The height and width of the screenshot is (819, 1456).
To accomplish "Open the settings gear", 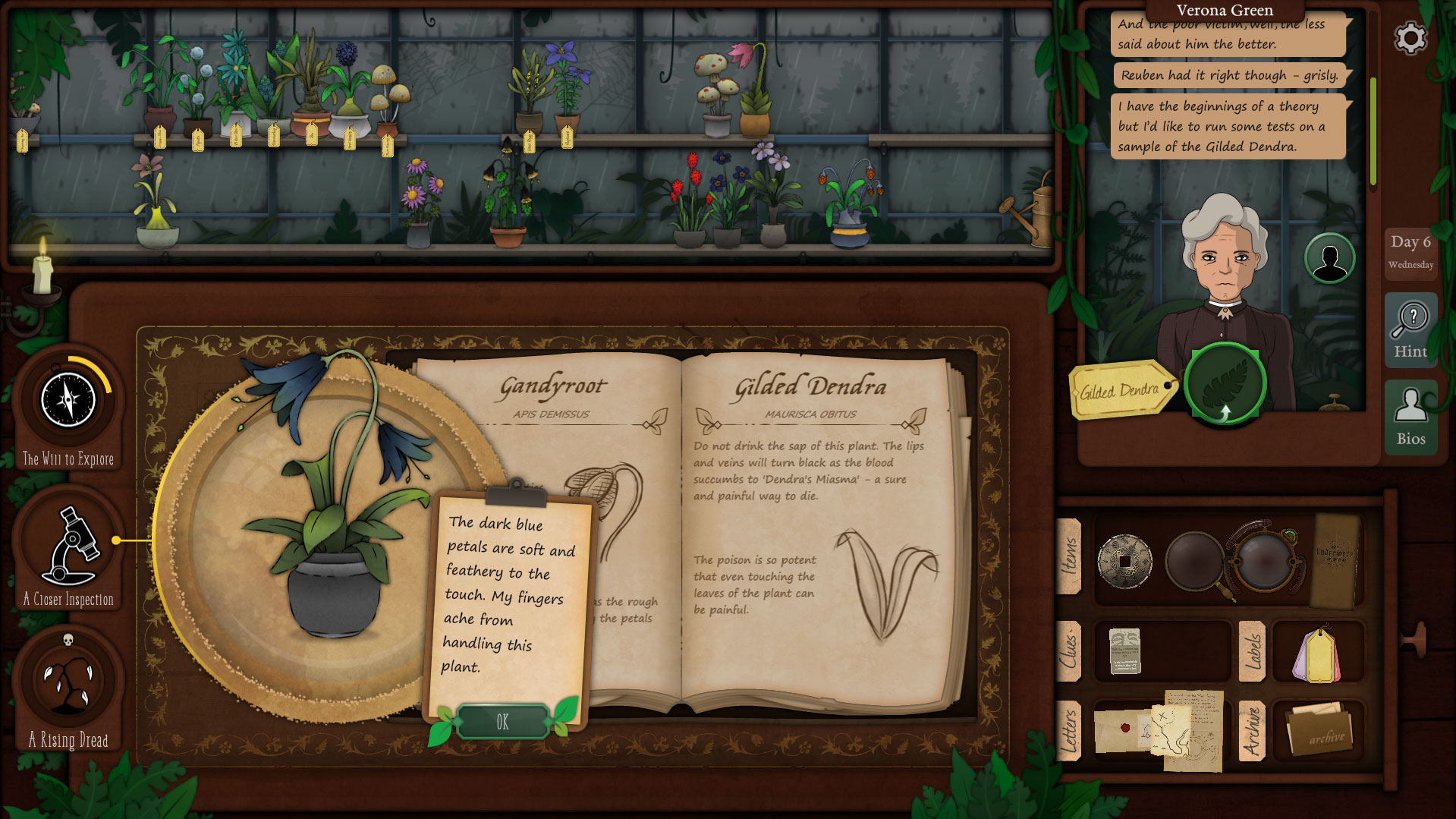I will [x=1410, y=38].
